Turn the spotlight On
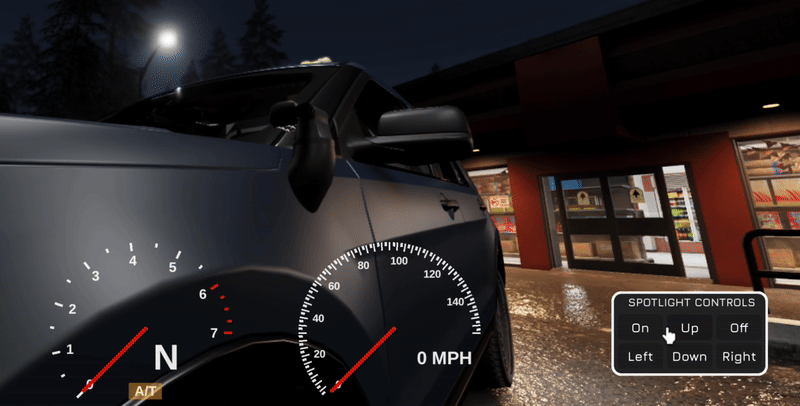The width and height of the screenshot is (800, 406). [640, 328]
